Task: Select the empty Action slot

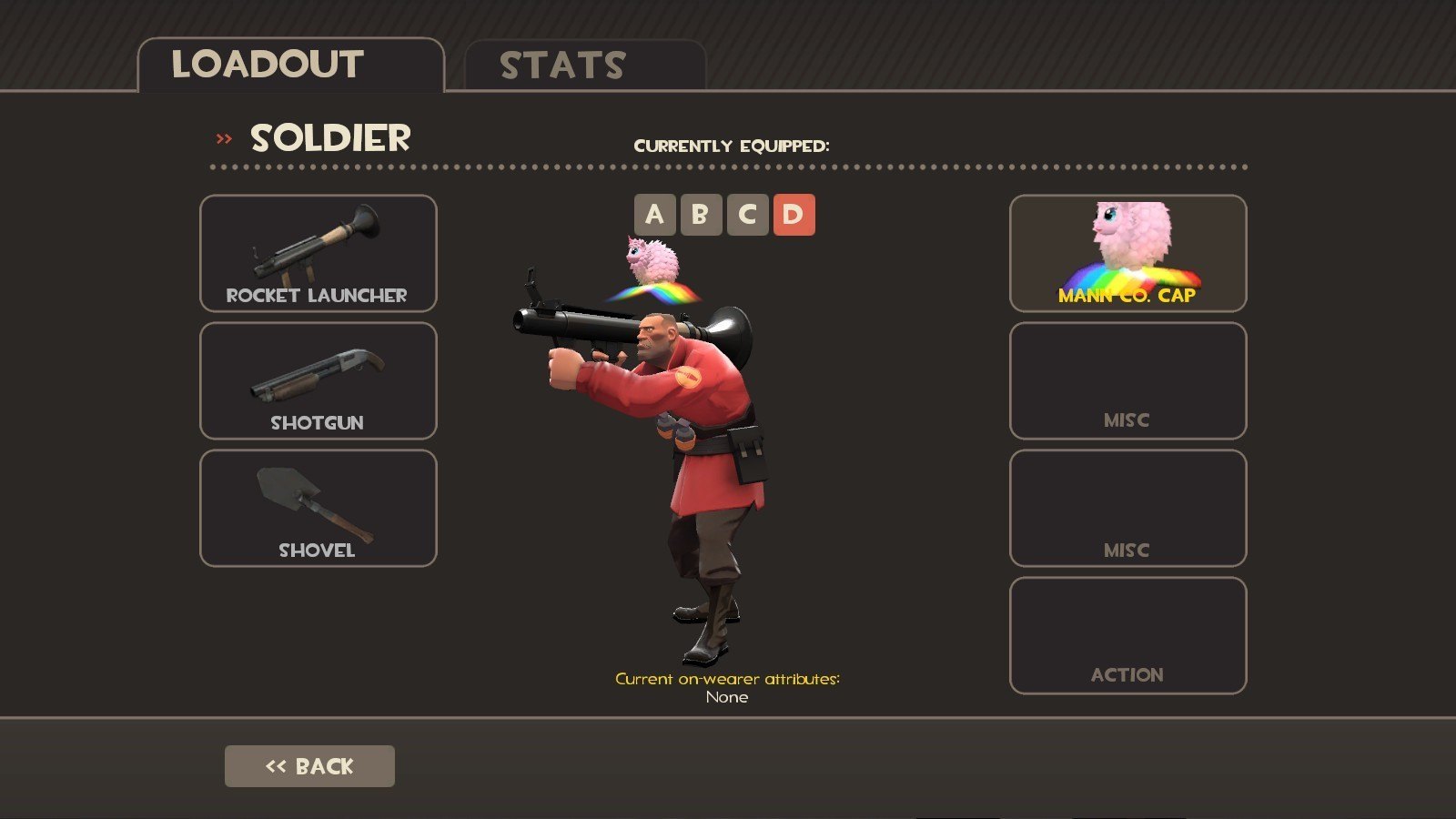Action: point(1127,635)
